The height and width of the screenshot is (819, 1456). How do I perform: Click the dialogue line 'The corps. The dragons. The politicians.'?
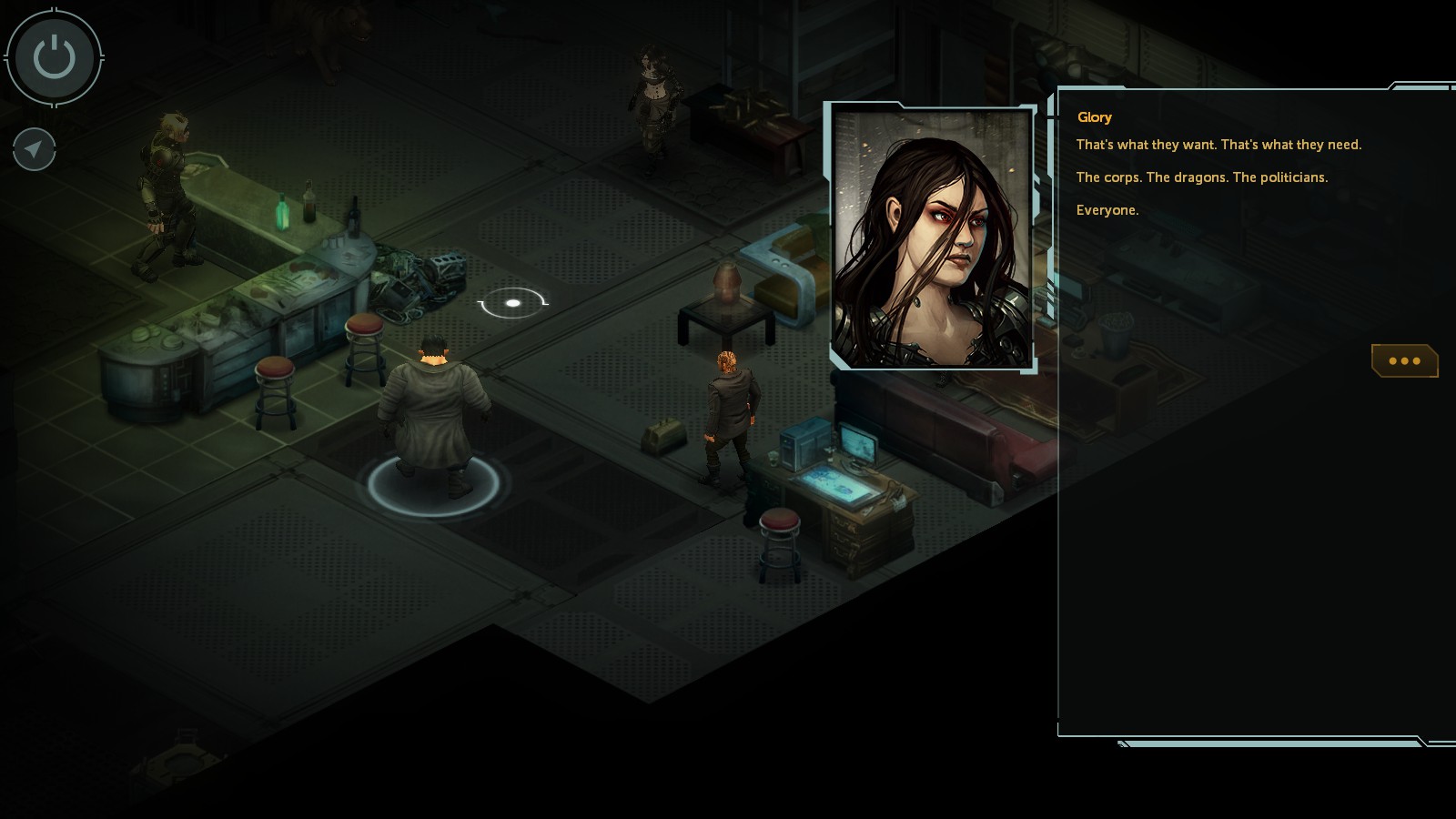pyautogui.click(x=1202, y=179)
